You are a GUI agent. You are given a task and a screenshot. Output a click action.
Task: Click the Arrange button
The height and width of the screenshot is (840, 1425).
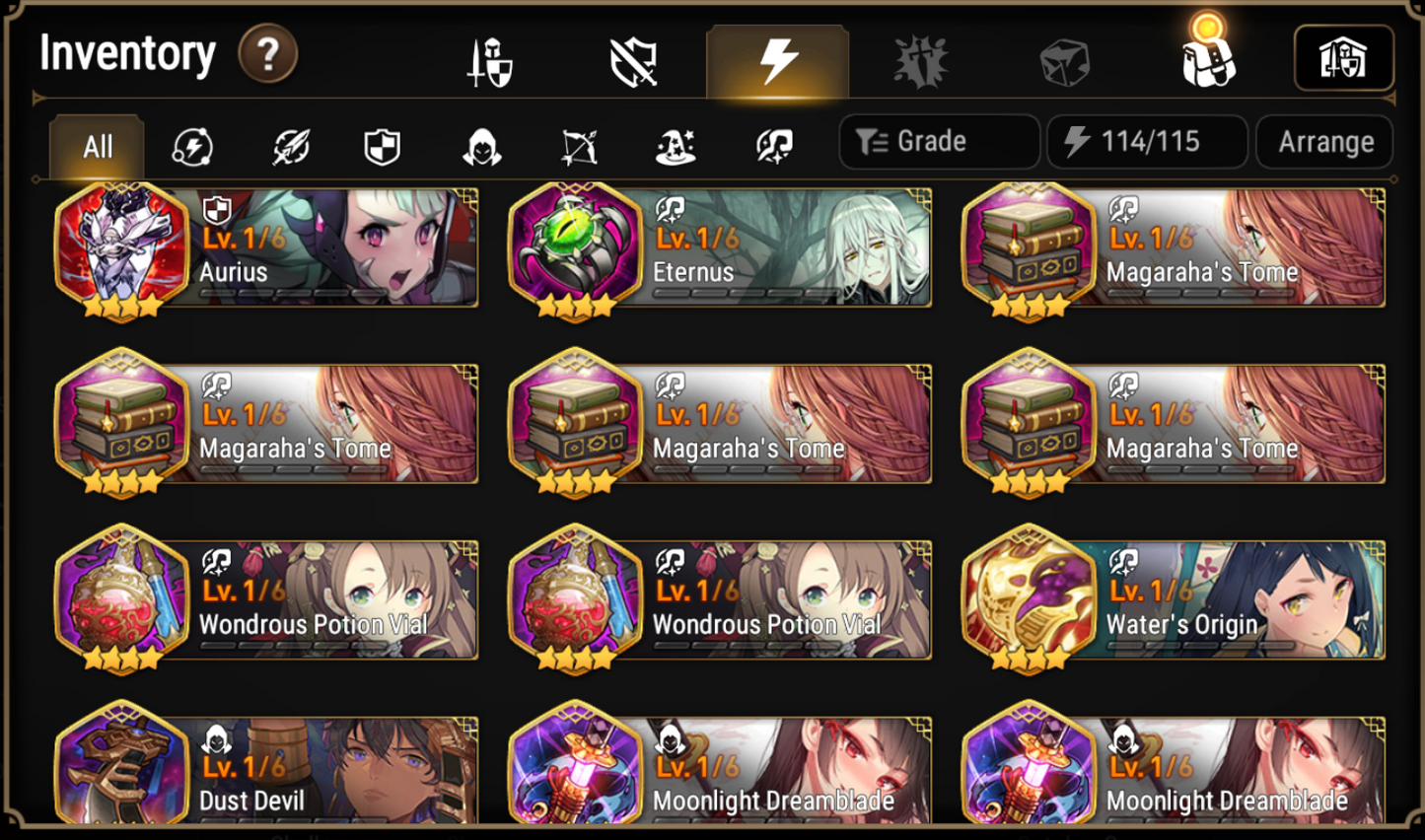coord(1324,141)
